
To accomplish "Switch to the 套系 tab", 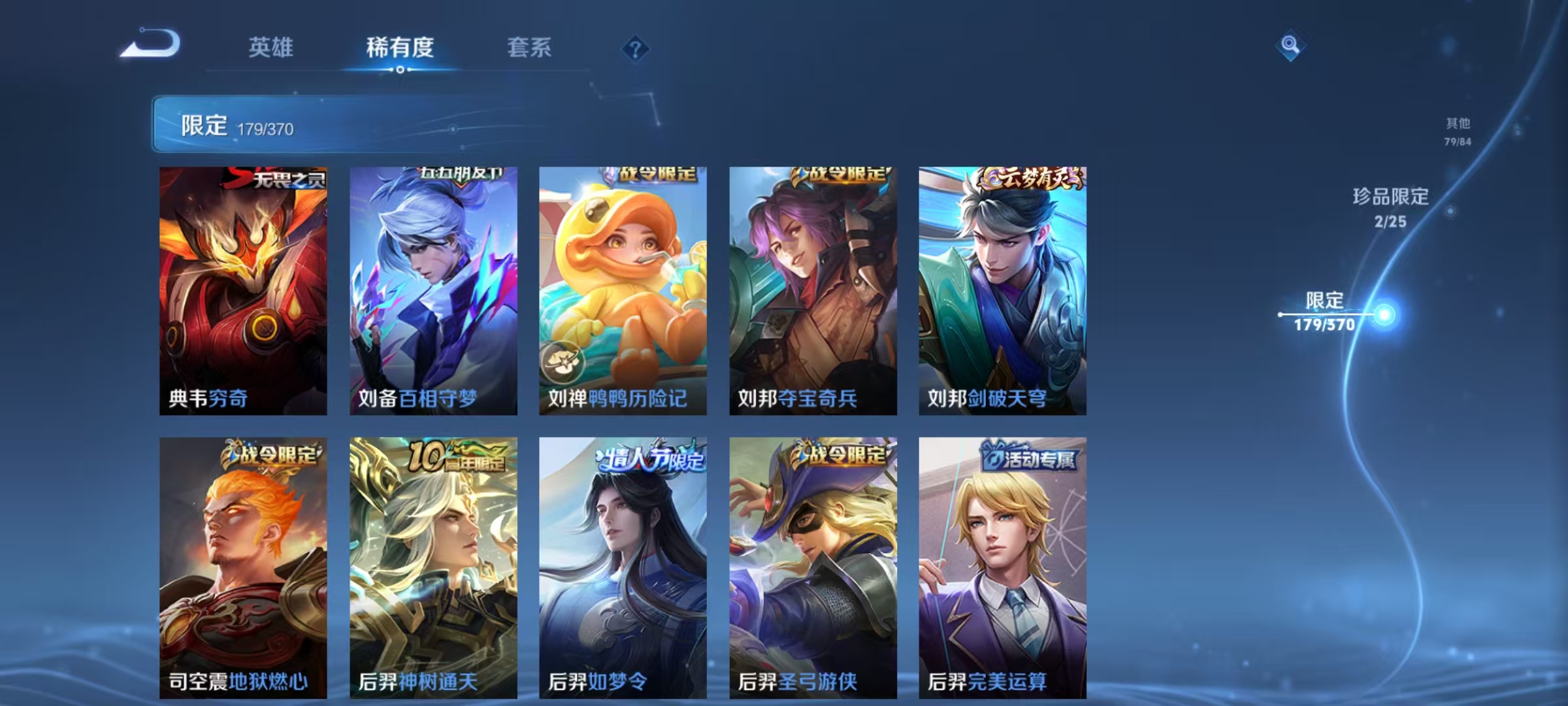I will [x=531, y=48].
